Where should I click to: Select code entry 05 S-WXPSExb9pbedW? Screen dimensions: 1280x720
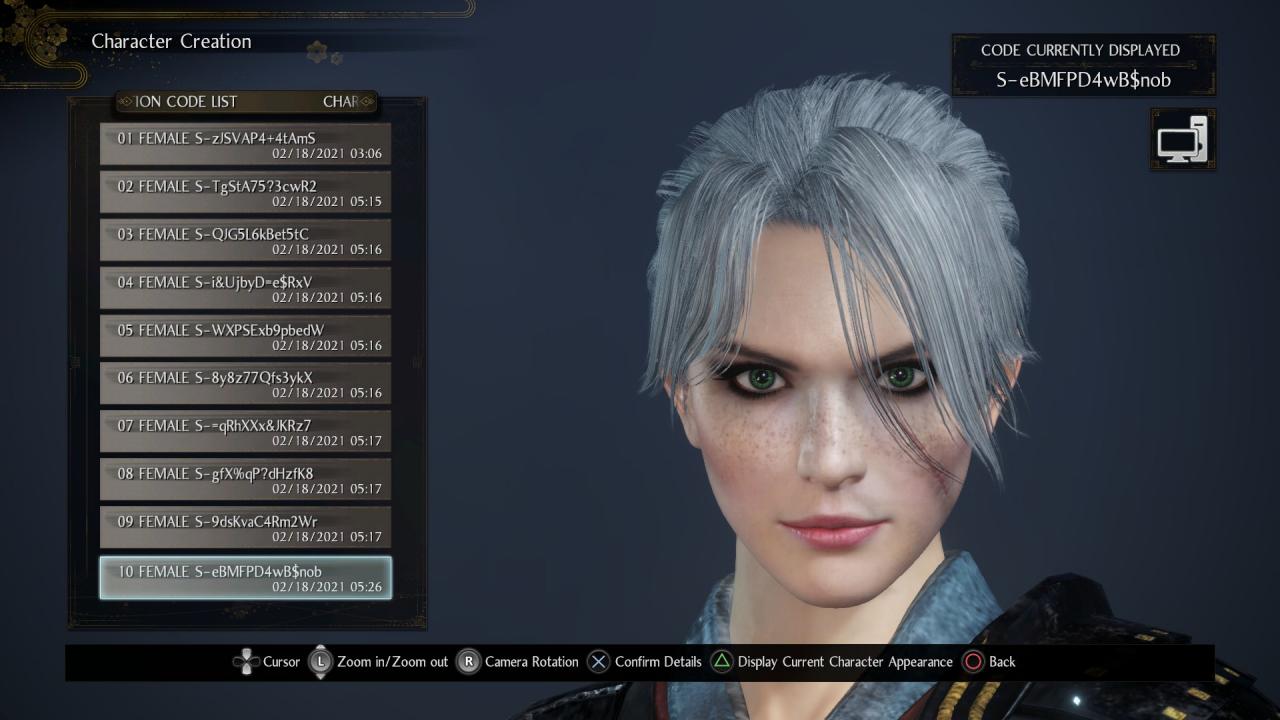coord(245,337)
